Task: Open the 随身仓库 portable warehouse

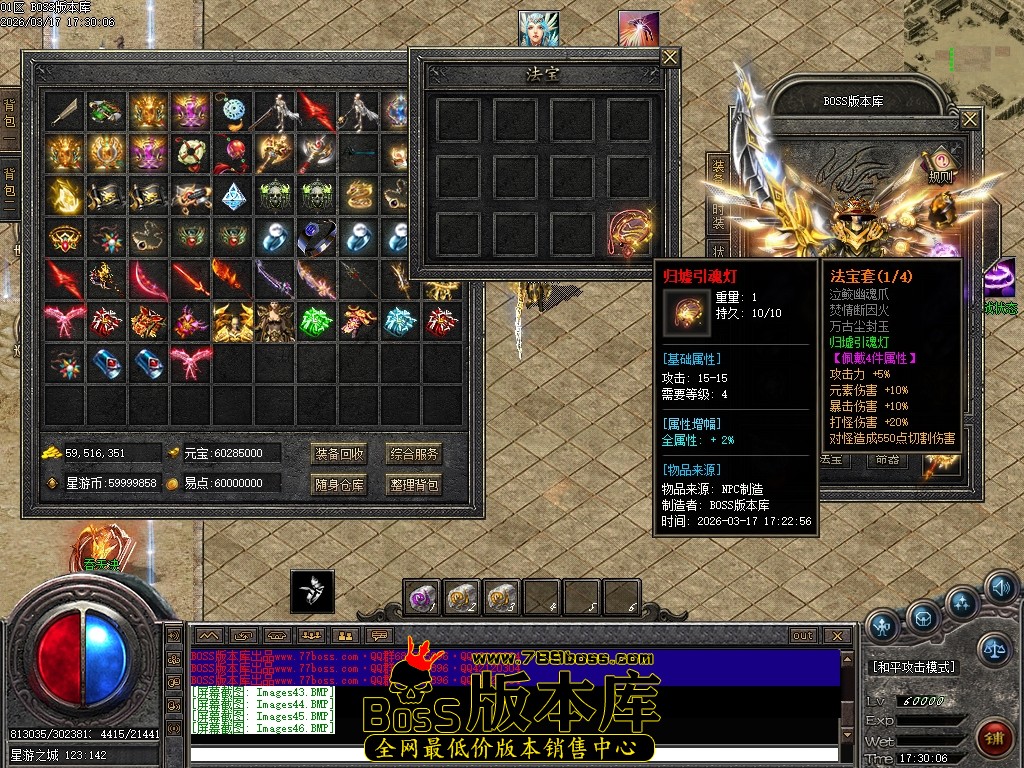Action: (340, 485)
